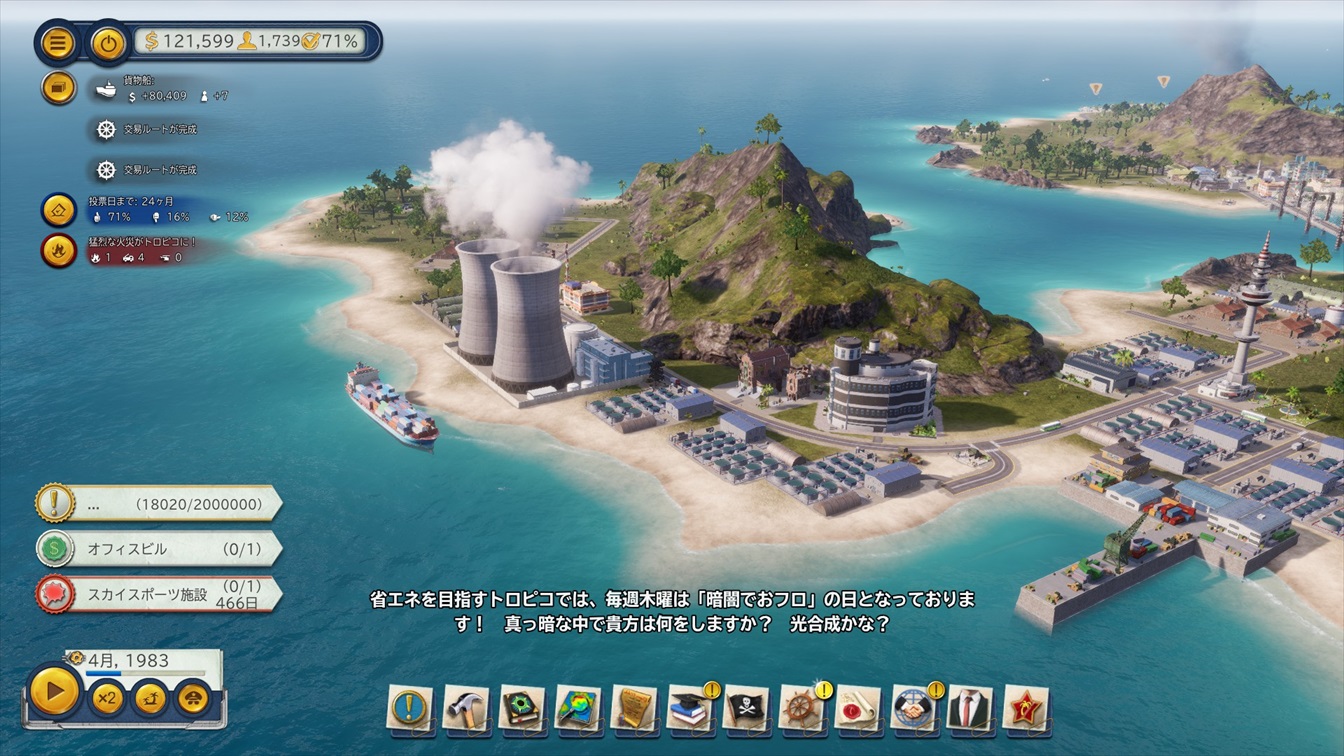Open the hammer build menu

click(x=465, y=708)
